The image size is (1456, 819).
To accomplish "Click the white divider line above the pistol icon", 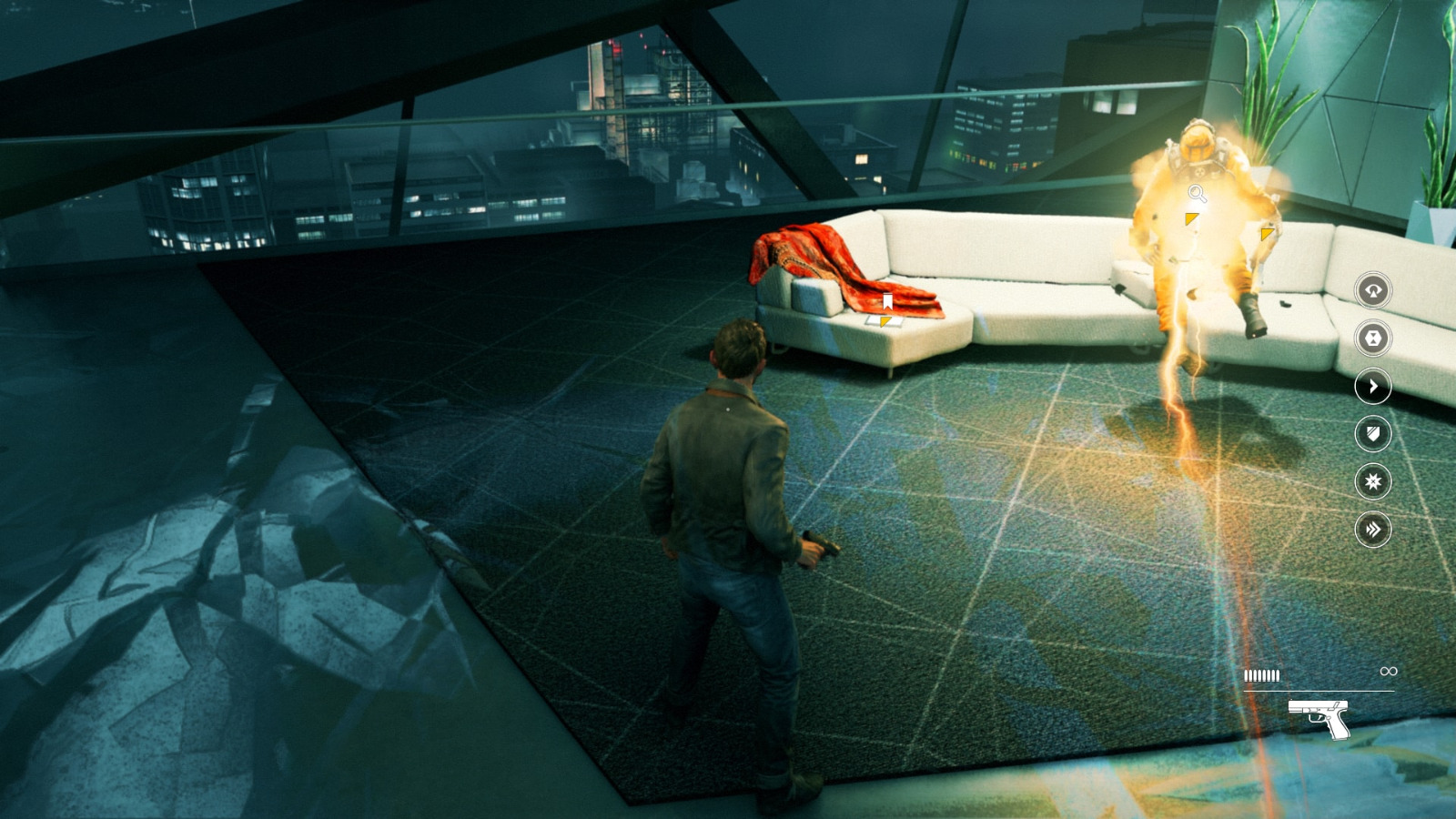I will [1319, 691].
